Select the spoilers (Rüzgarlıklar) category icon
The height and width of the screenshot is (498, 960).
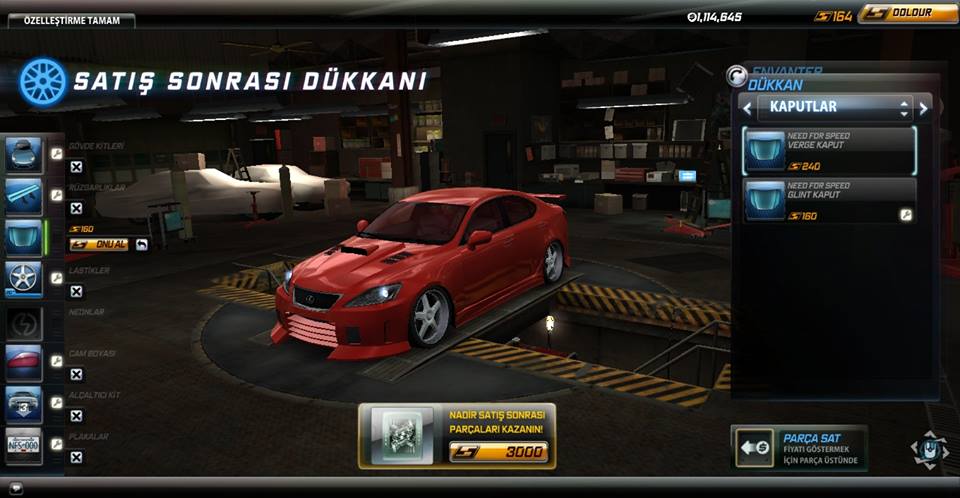(23, 197)
